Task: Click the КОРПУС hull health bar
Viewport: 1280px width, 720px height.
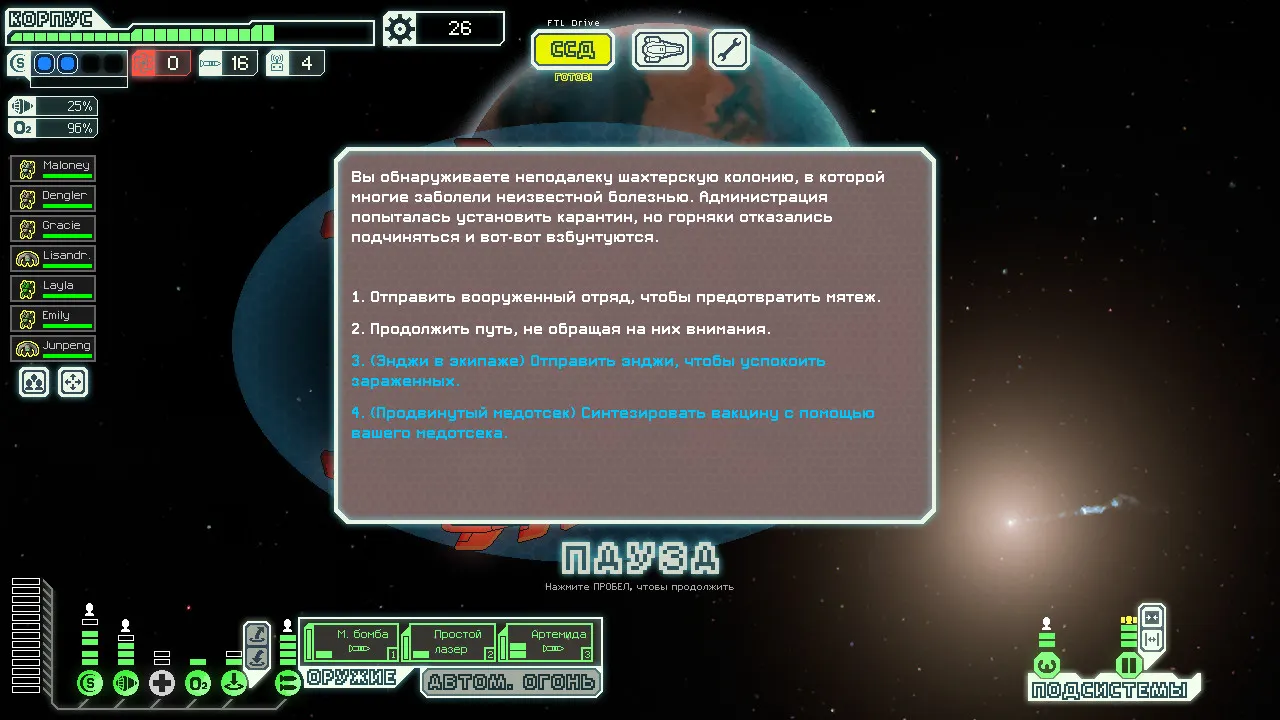Action: point(190,33)
